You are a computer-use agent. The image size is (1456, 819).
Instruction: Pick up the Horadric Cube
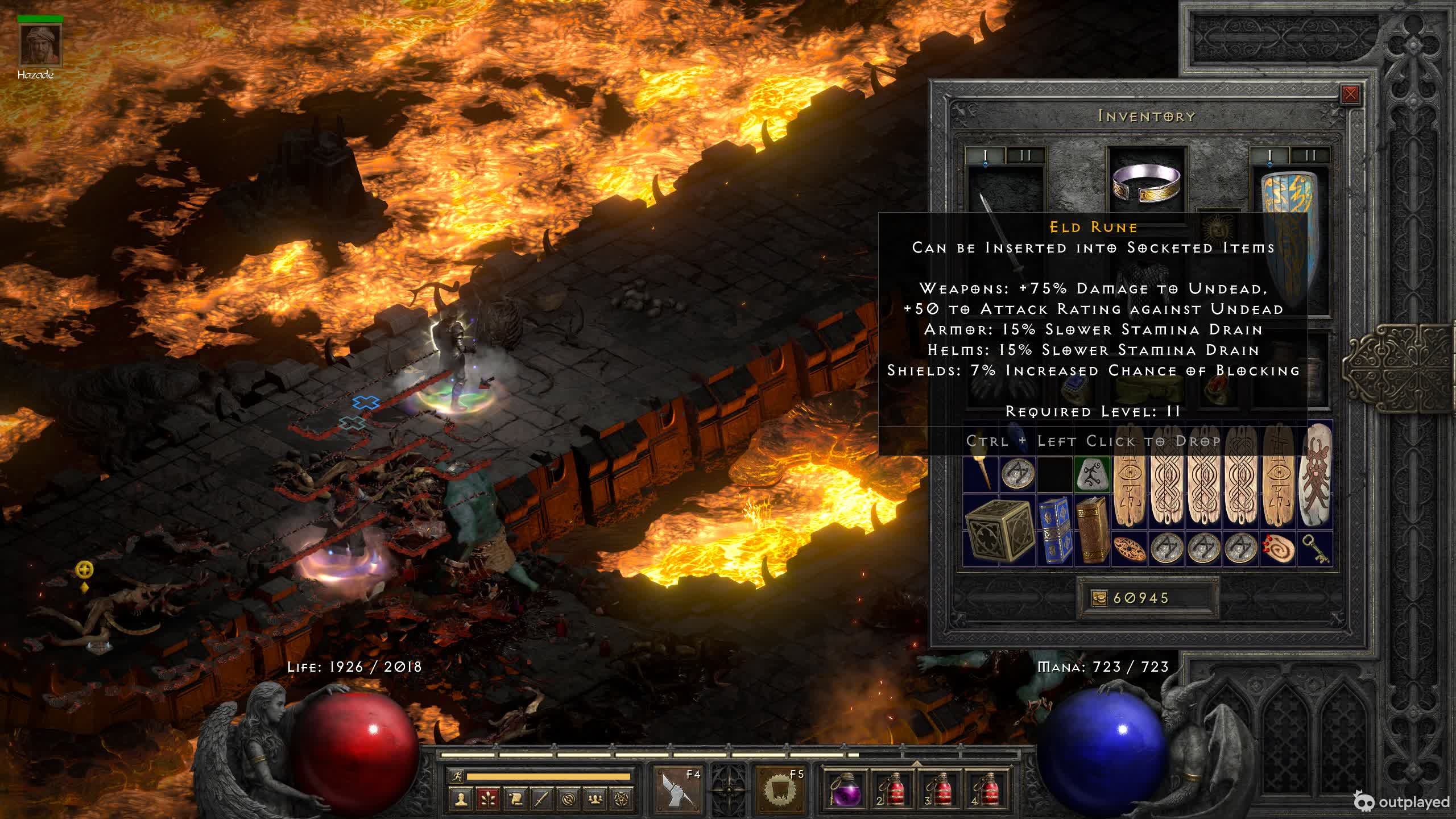(x=999, y=532)
